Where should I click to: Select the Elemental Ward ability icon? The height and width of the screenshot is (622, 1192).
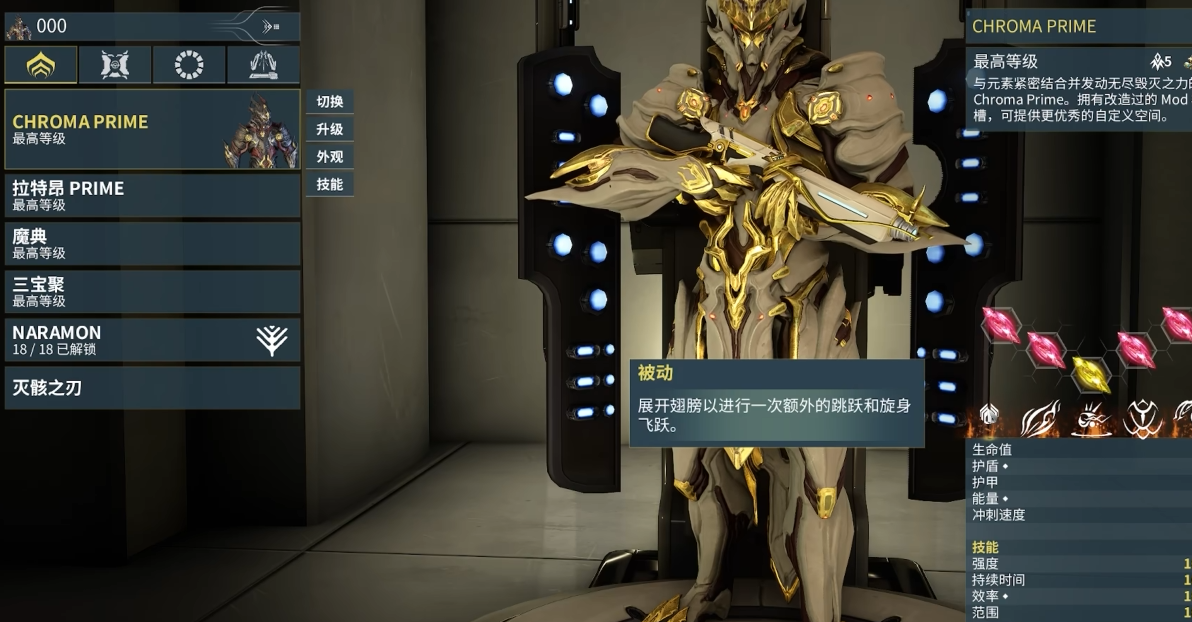(x=1091, y=418)
